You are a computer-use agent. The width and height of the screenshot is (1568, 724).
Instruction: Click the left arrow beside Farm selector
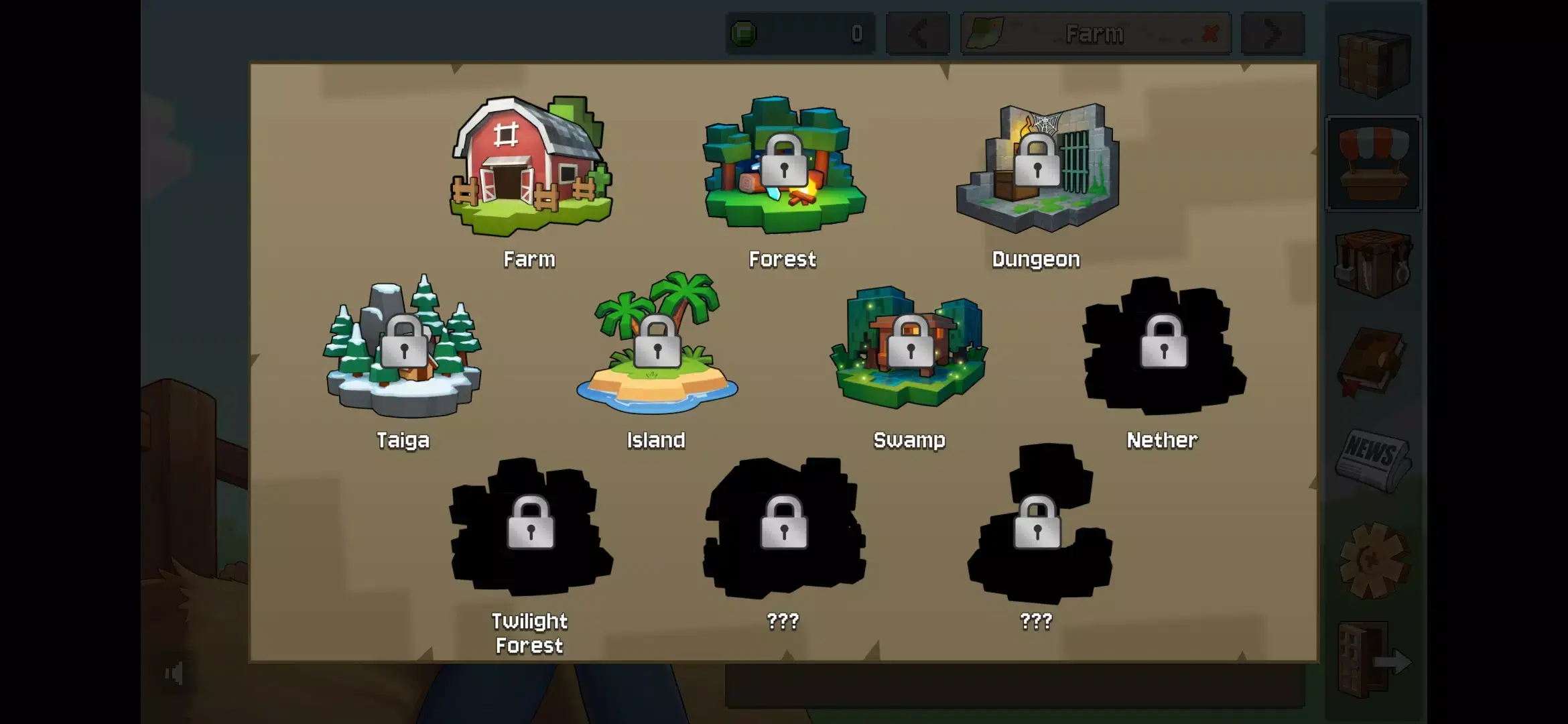(x=917, y=33)
